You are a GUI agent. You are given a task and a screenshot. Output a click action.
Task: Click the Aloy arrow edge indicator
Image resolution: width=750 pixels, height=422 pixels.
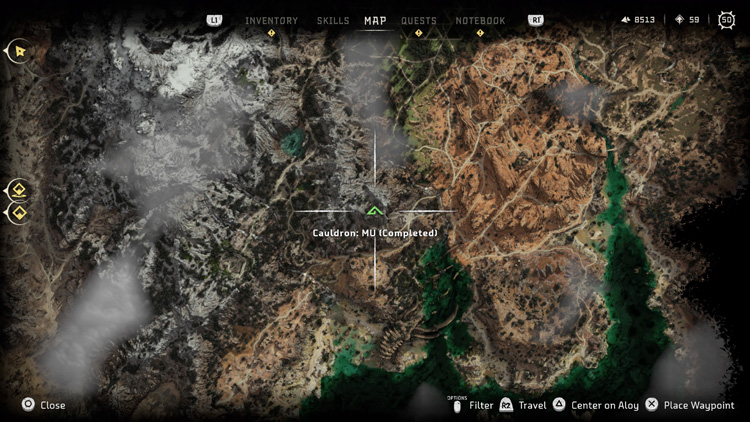tap(17, 50)
